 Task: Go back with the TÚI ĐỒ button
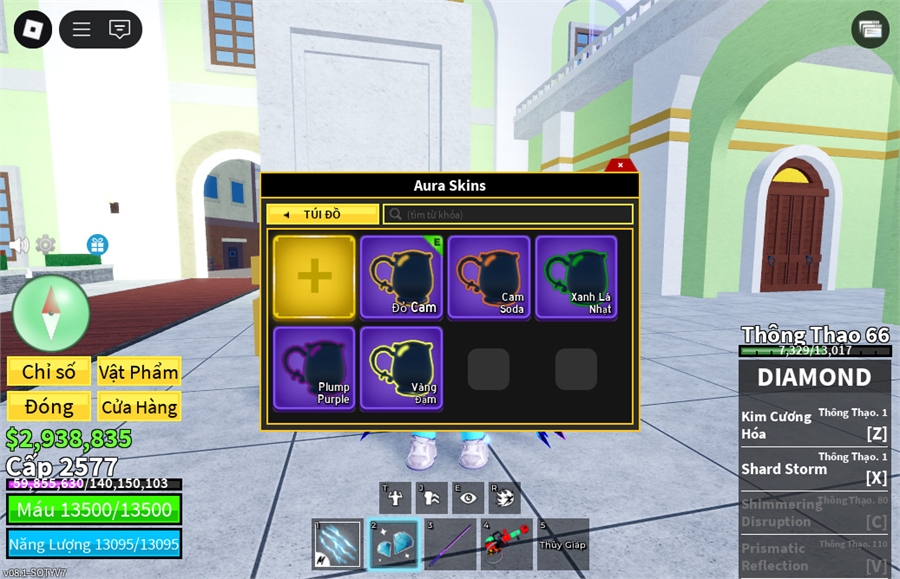point(322,214)
